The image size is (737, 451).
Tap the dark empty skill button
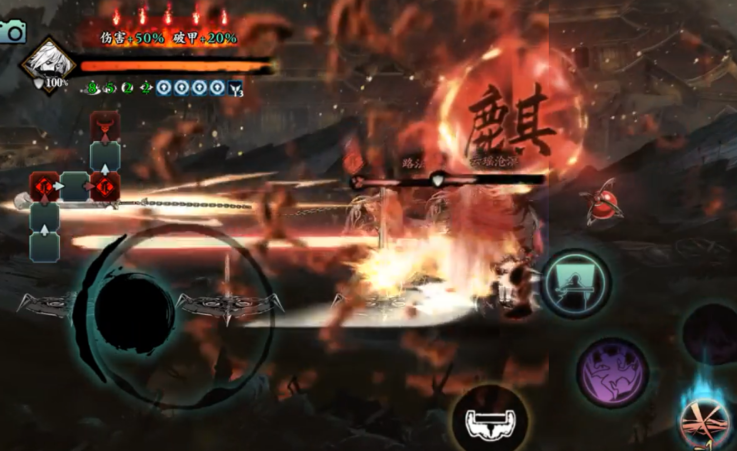(x=714, y=332)
